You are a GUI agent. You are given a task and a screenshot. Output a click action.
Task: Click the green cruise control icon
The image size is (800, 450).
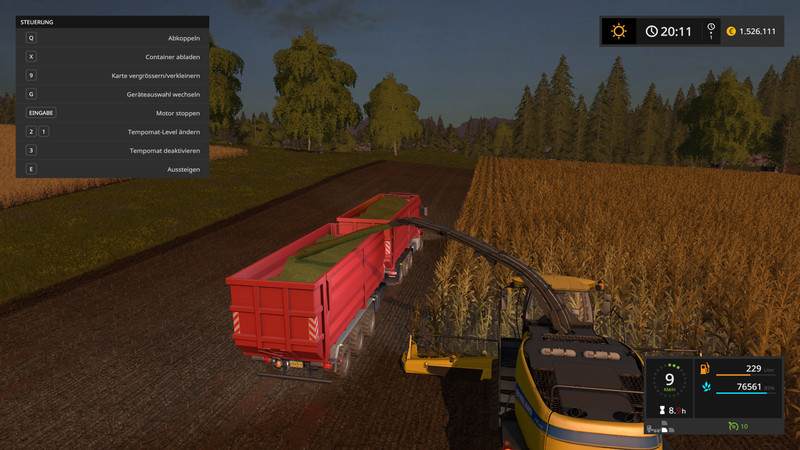tap(733, 427)
